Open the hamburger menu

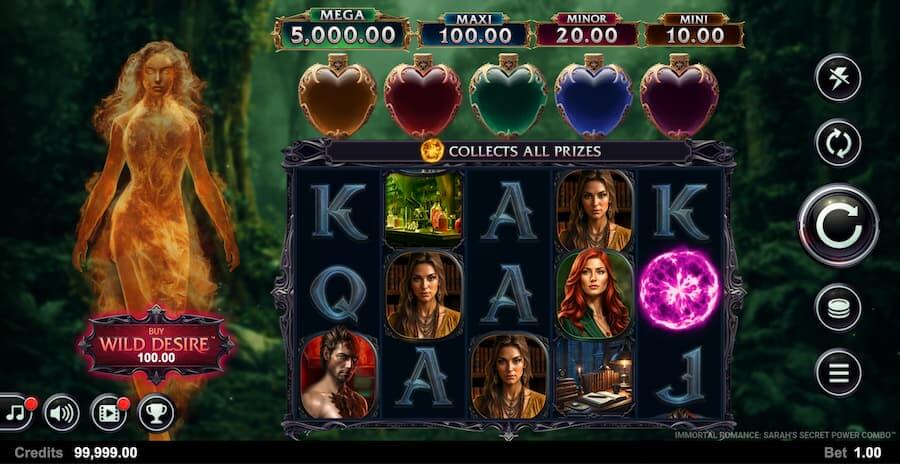[838, 373]
